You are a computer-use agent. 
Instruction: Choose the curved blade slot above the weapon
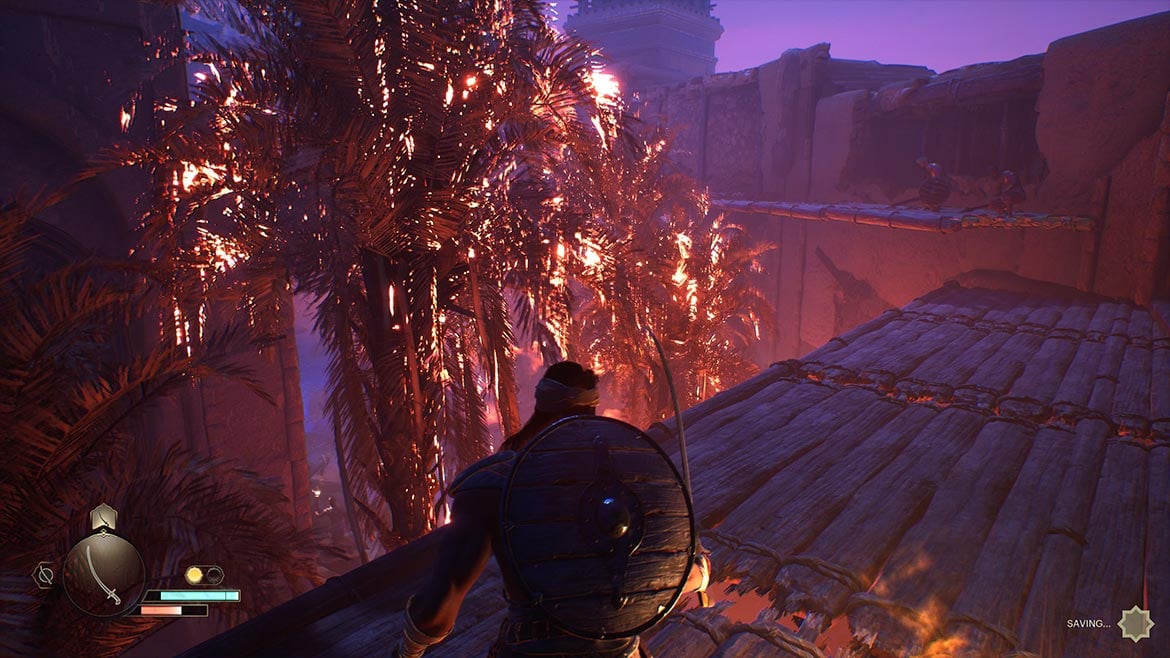(103, 517)
